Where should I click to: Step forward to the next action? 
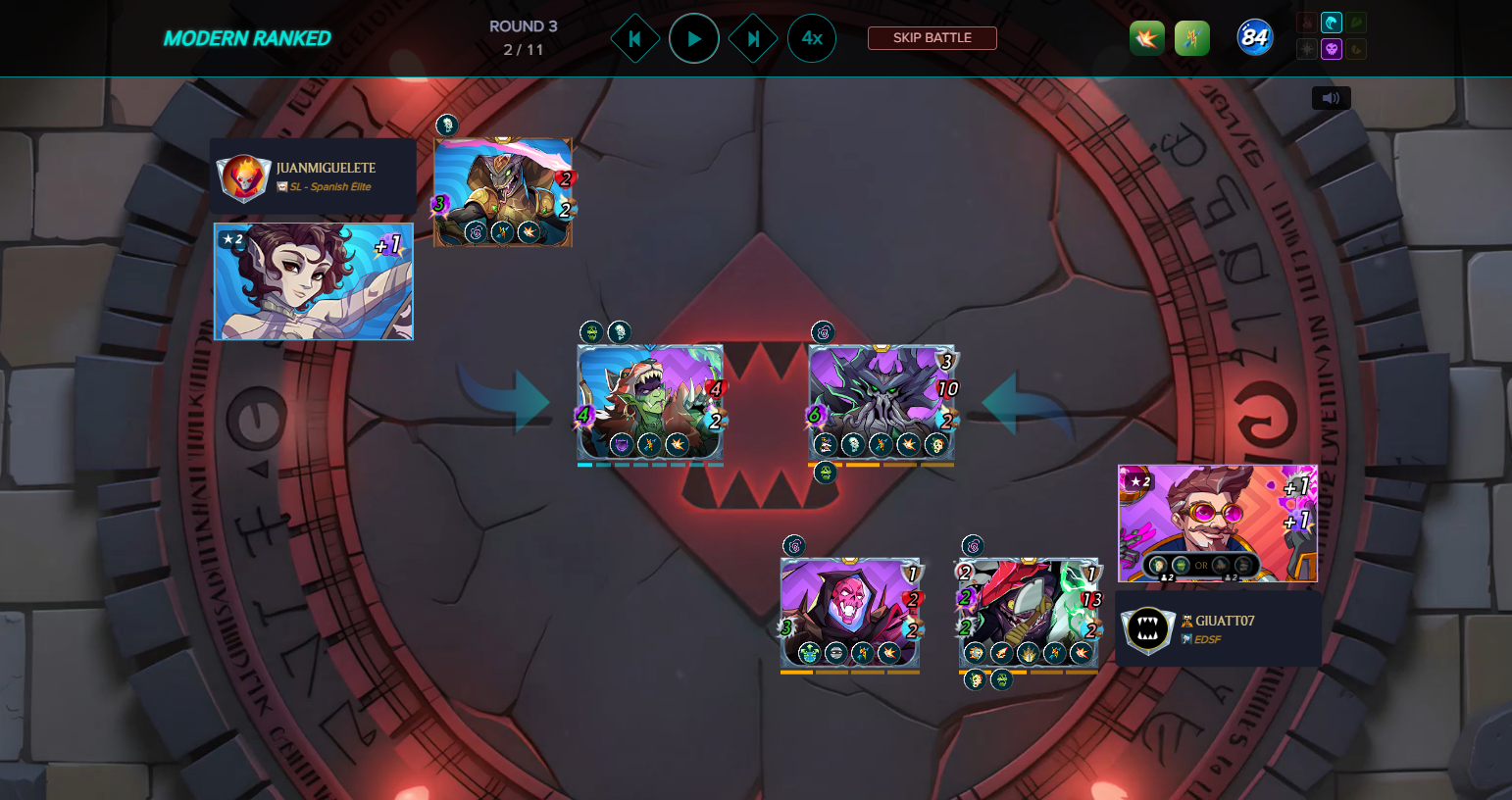coord(753,39)
